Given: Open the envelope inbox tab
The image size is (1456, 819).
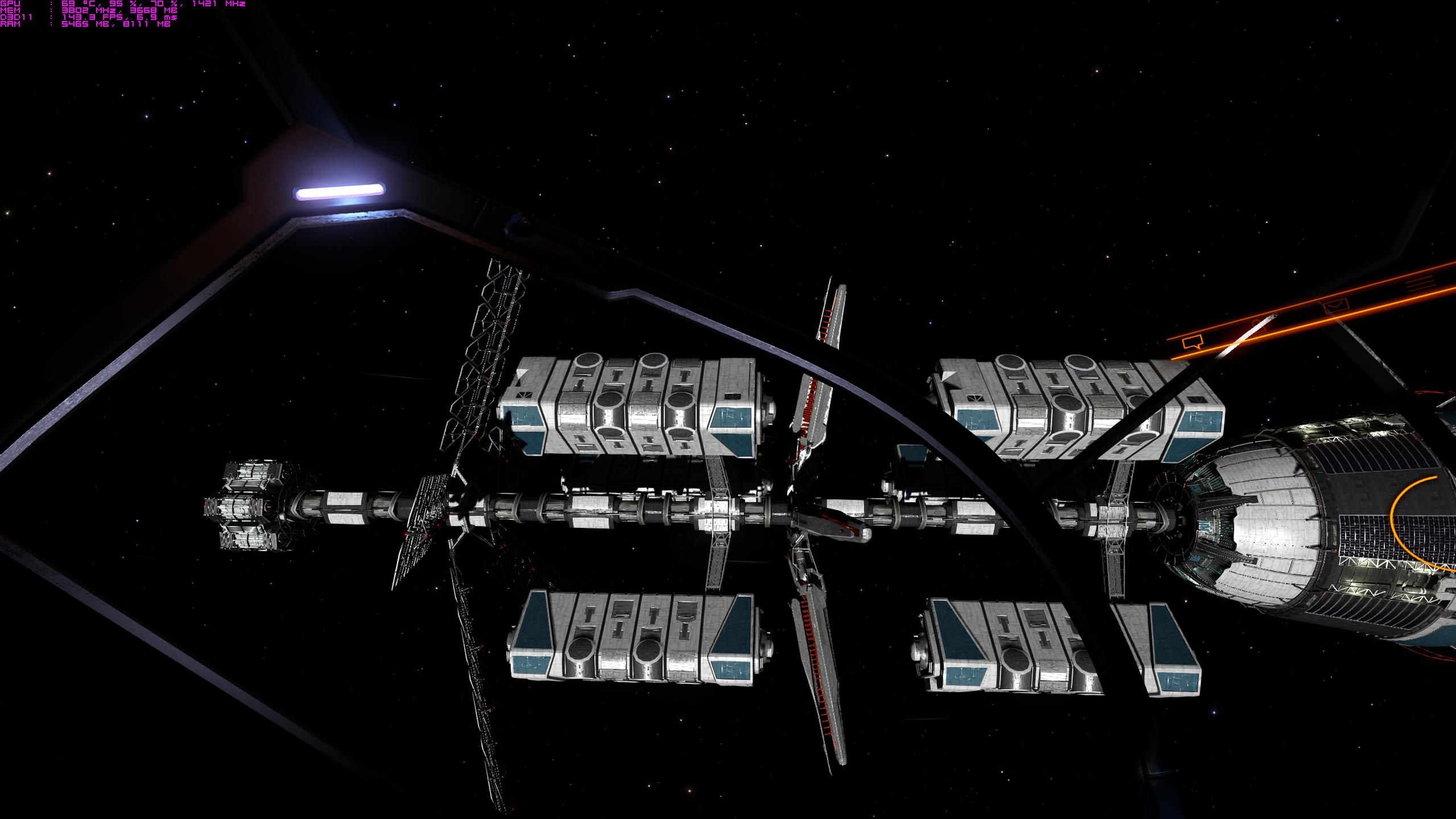Looking at the screenshot, I should (x=1337, y=306).
